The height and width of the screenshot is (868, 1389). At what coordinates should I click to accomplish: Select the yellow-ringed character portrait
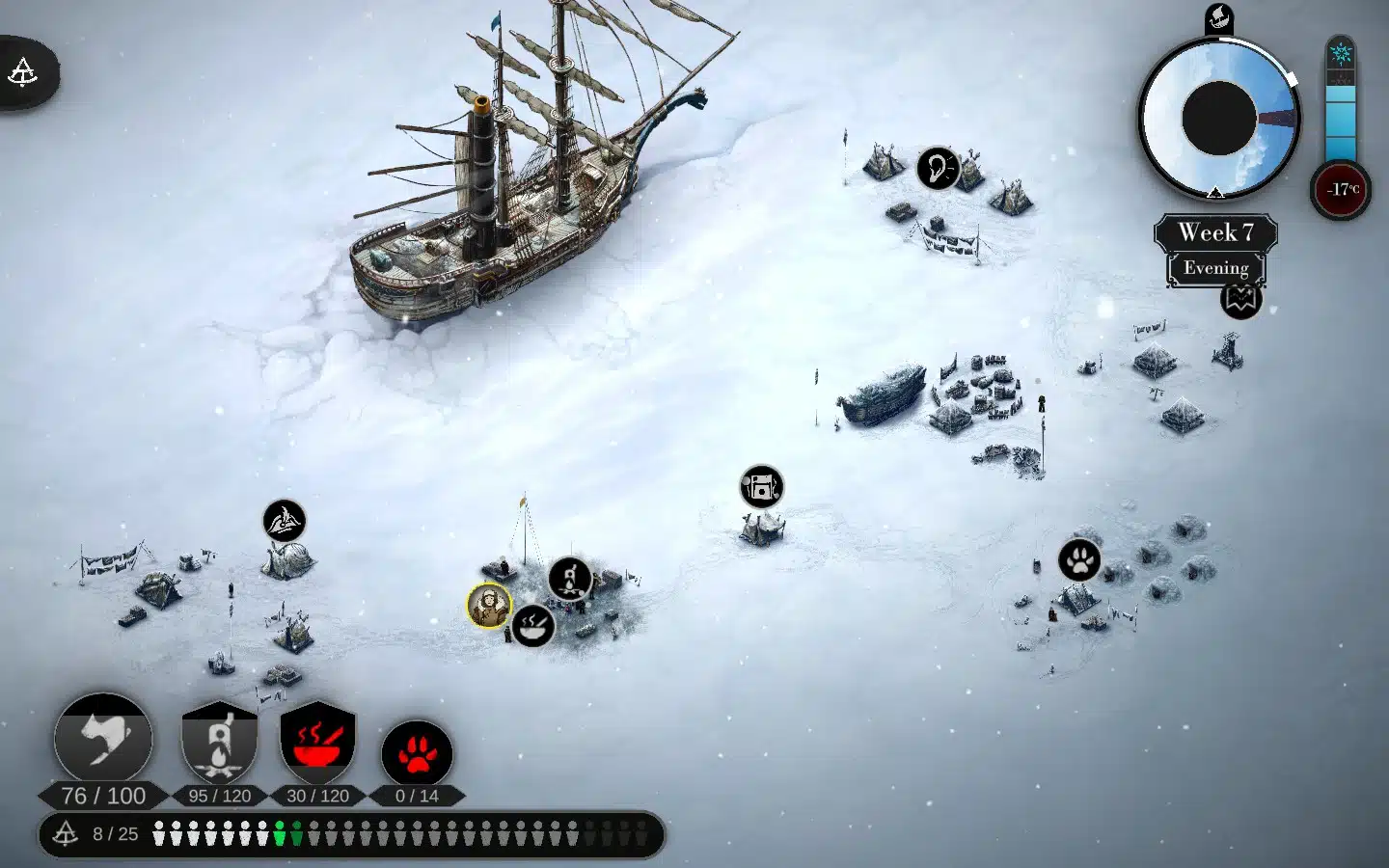[x=489, y=606]
